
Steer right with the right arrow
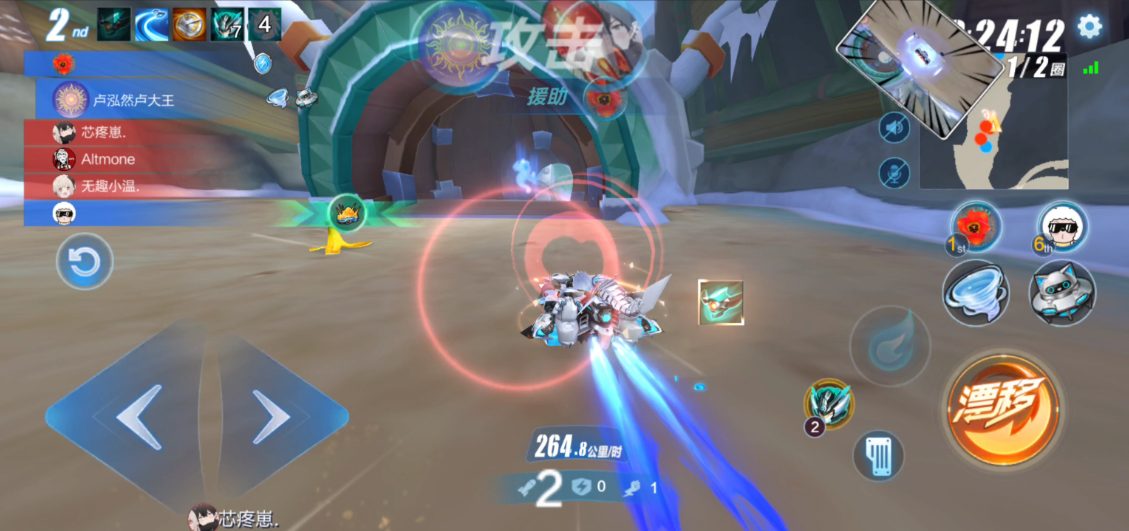[270, 416]
